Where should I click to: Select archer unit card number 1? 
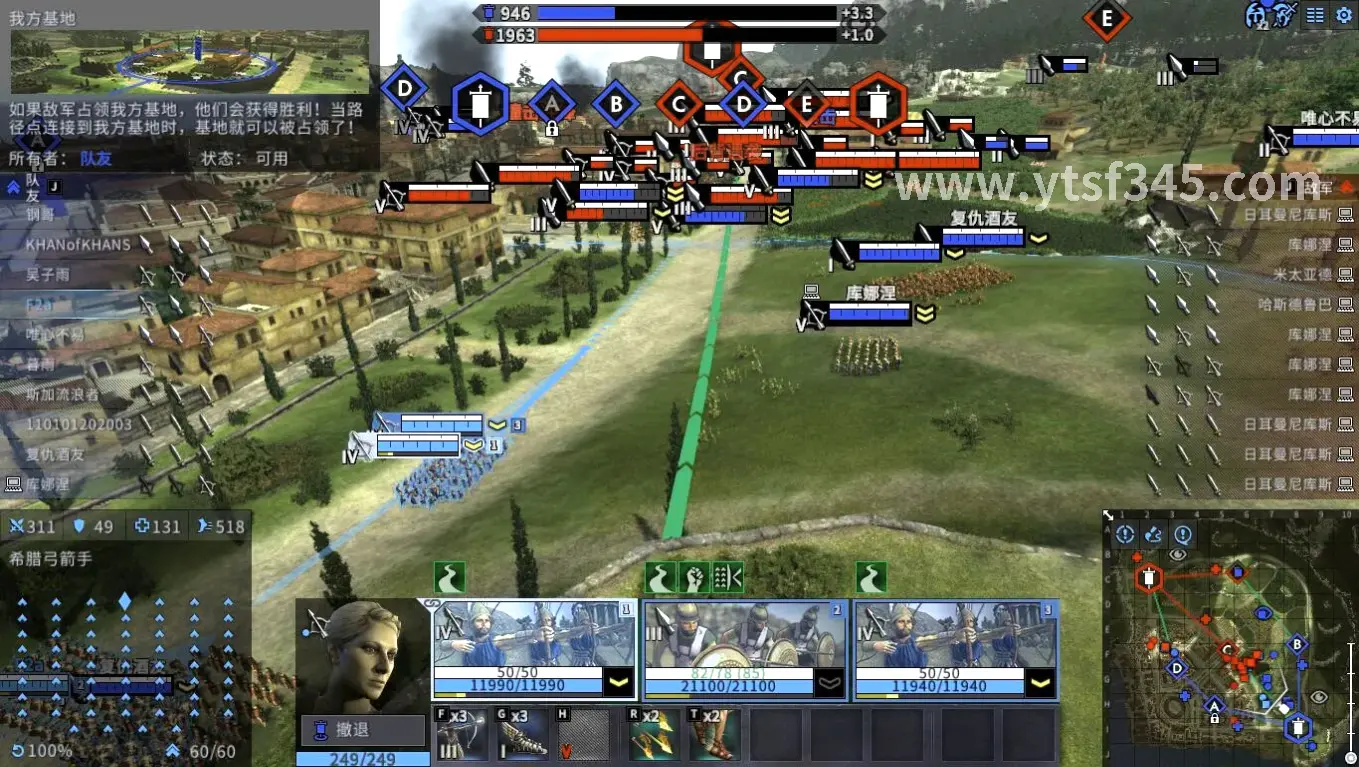(533, 649)
